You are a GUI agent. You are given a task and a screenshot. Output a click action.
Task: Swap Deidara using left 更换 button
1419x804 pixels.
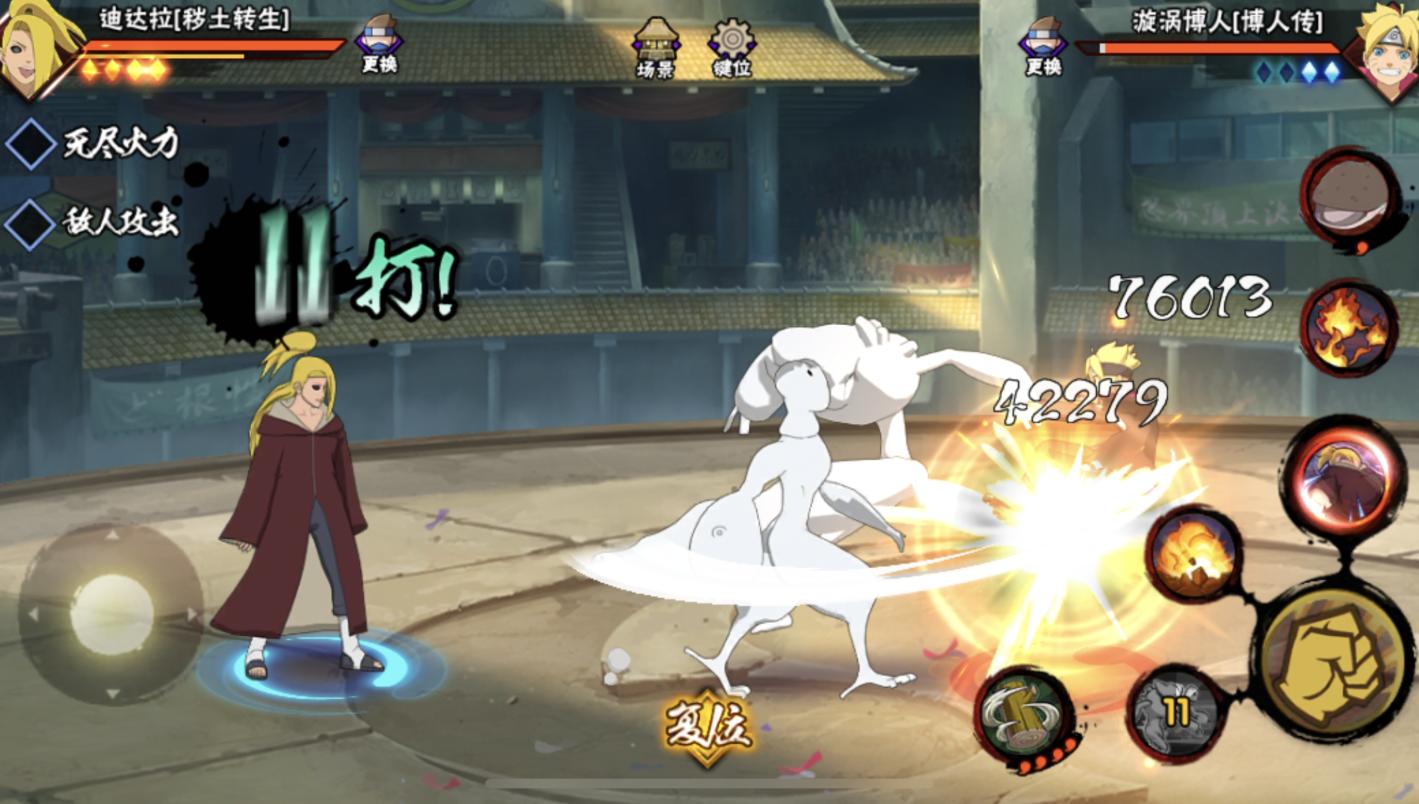380,45
